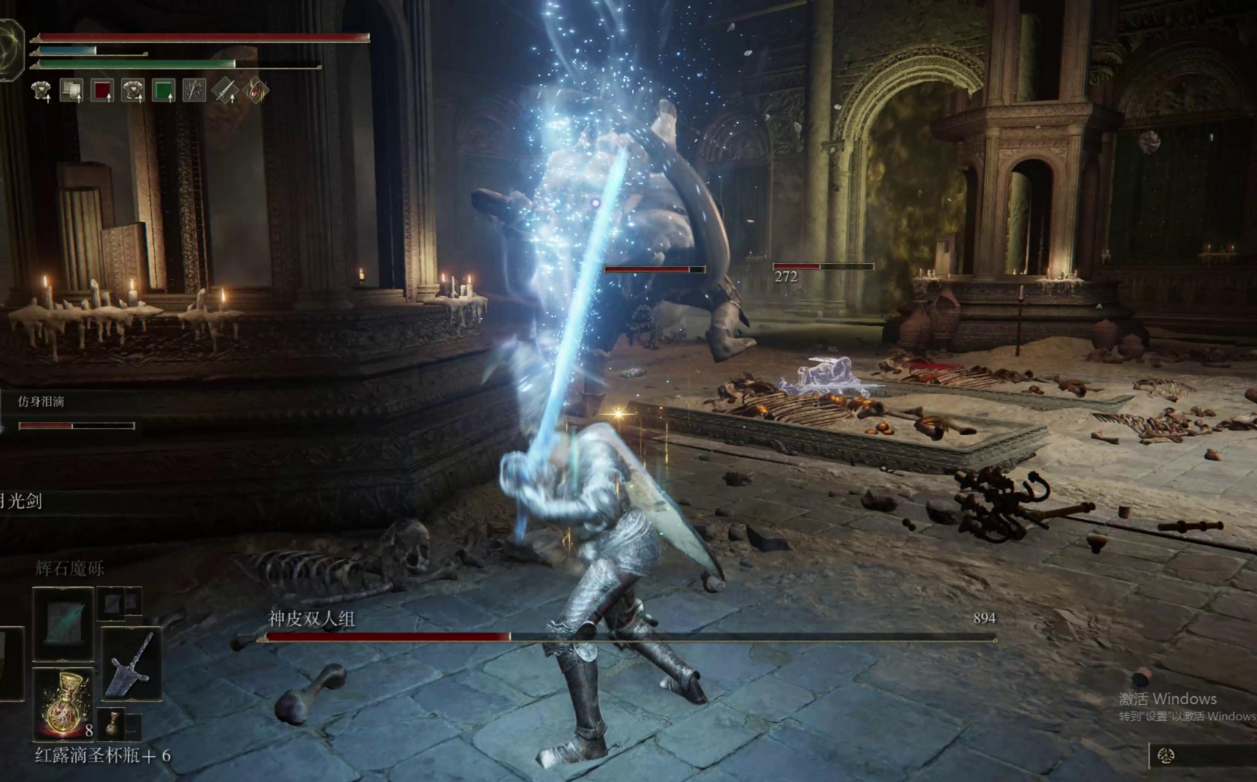Click the parchment scroll buff icon
1257x782 pixels.
coord(71,91)
